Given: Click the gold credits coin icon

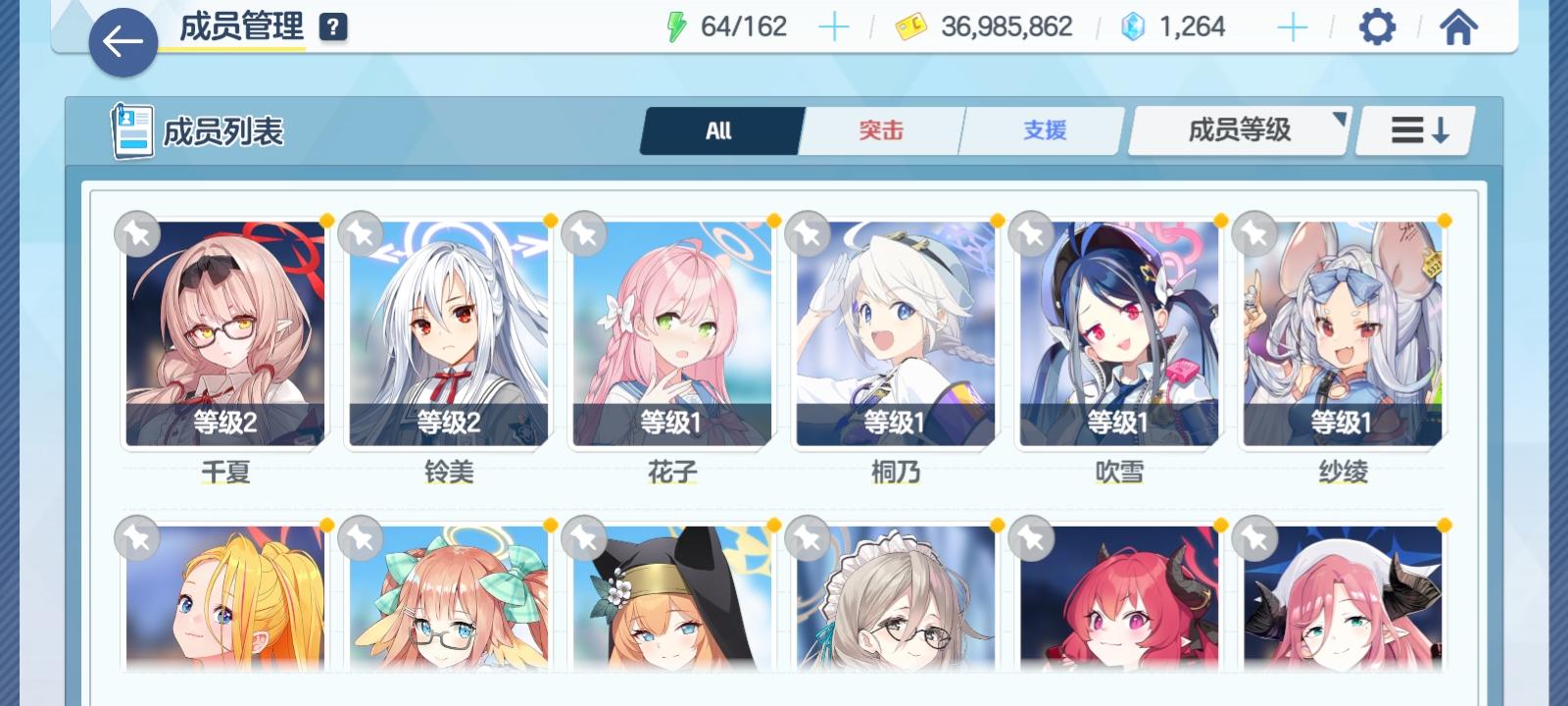Looking at the screenshot, I should tap(912, 26).
